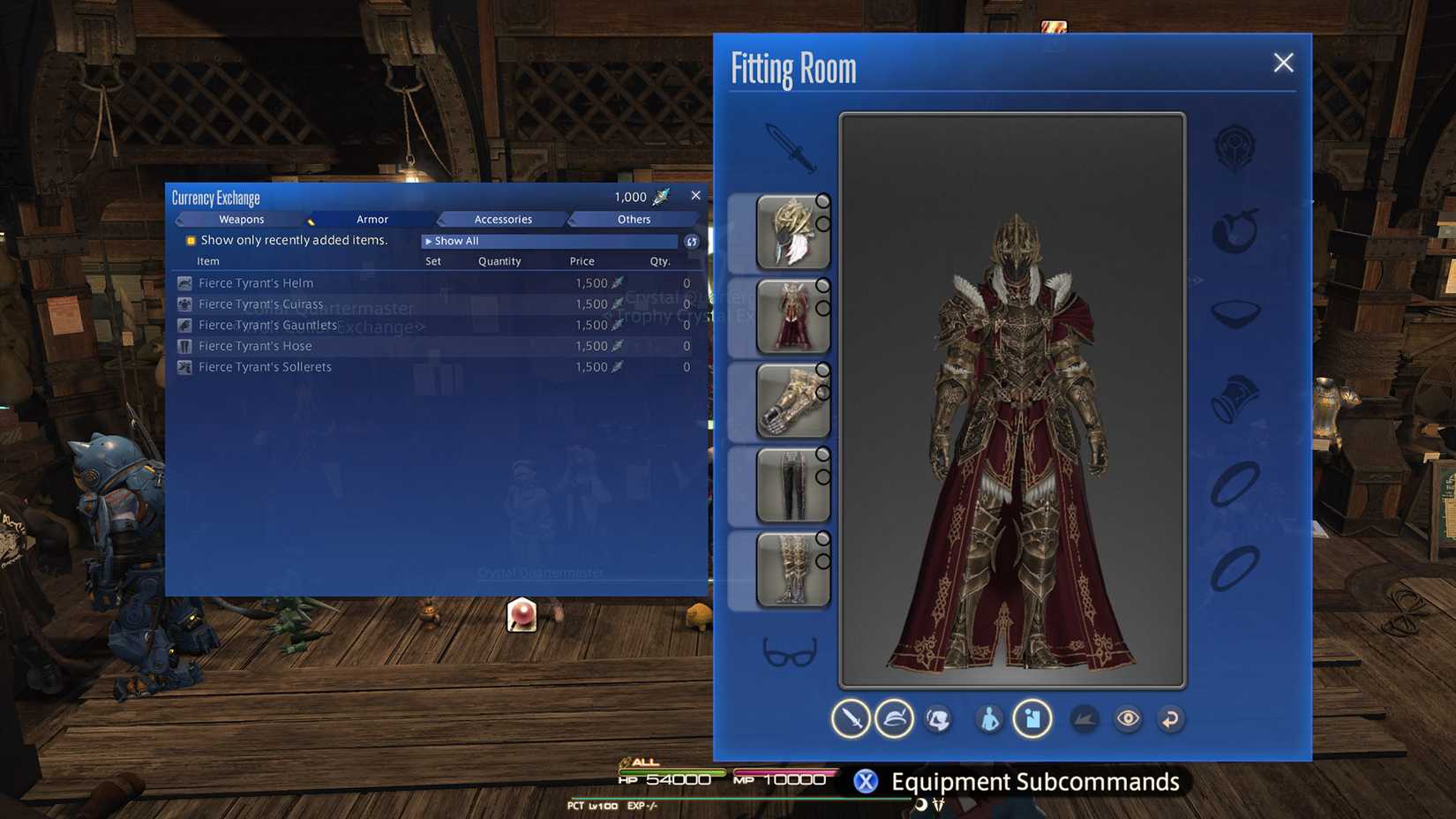1456x819 pixels.
Task: Select Fierce Tyrant's Sollerets row
Action: pyautogui.click(x=265, y=367)
